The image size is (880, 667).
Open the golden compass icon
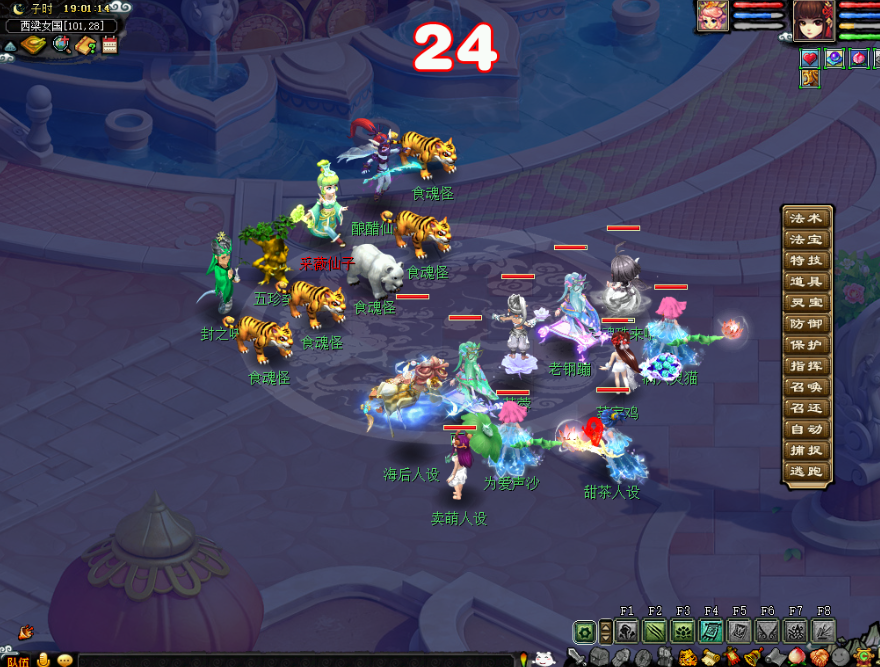[34, 44]
